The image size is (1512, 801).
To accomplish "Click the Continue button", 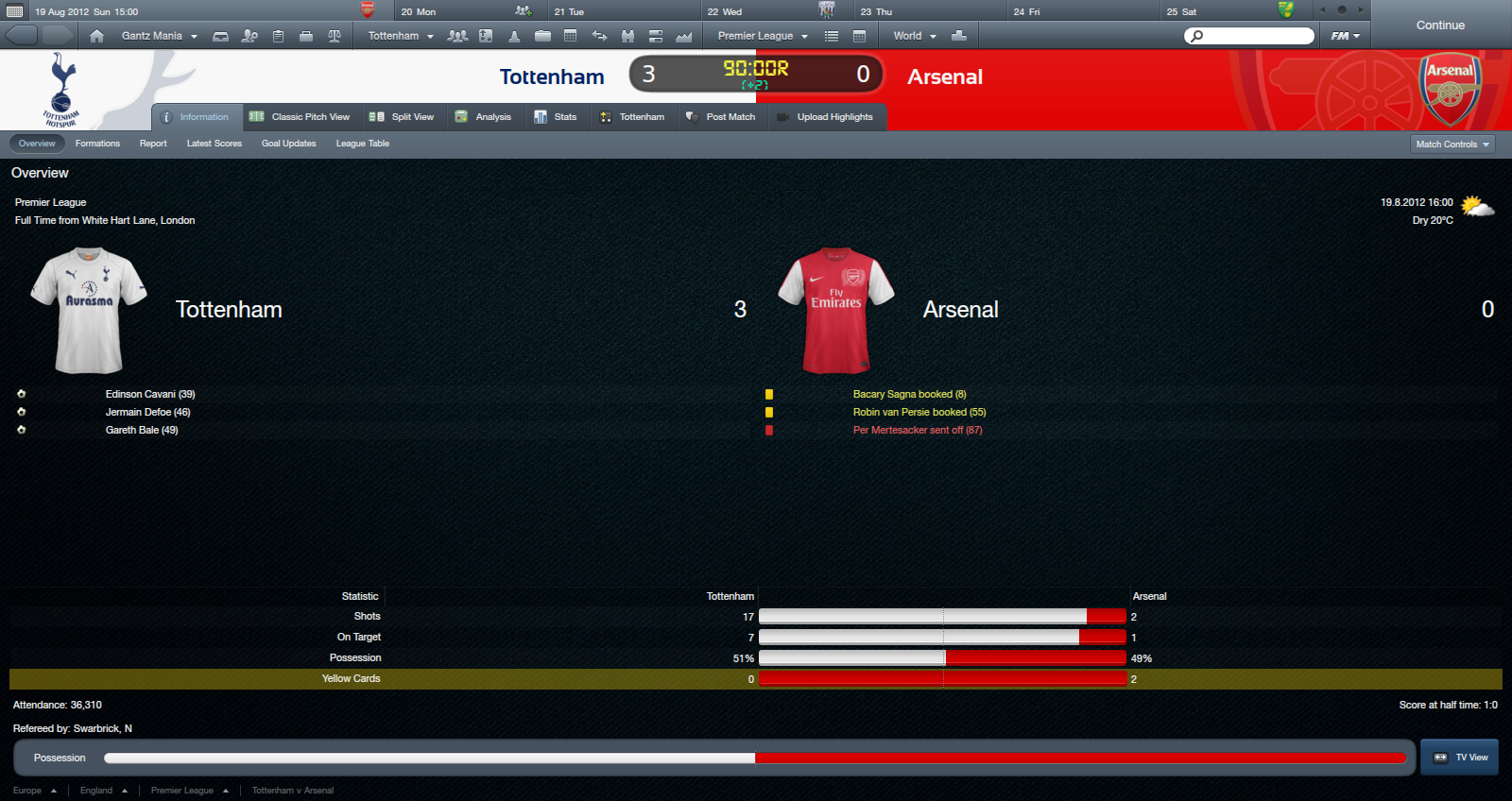I will coord(1440,26).
